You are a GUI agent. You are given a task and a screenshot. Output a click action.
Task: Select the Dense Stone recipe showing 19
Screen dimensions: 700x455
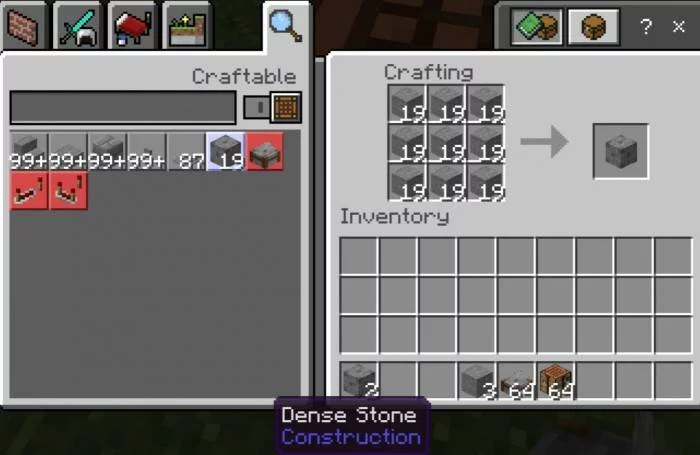click(226, 152)
